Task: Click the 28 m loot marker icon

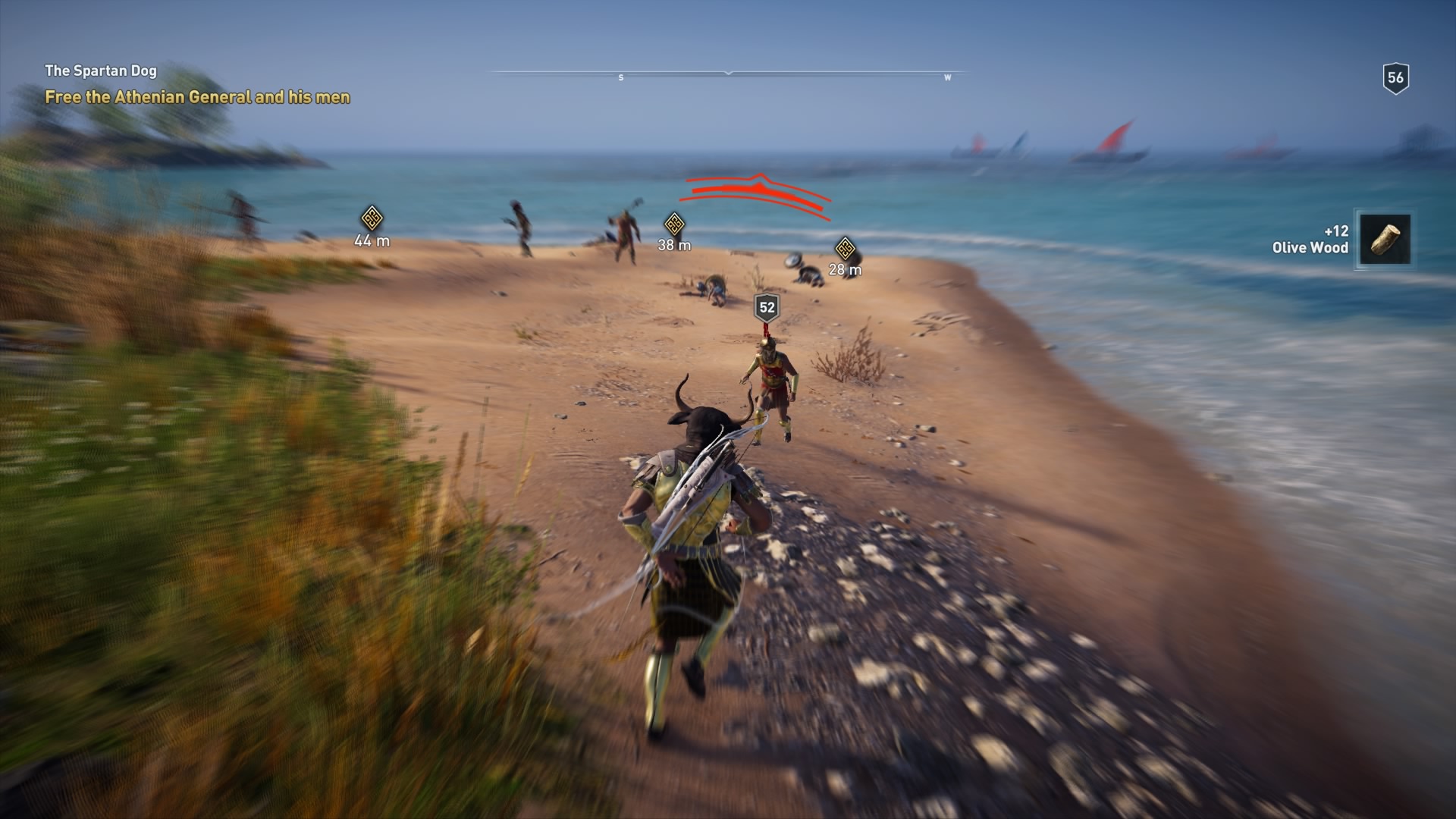Action: 844,246
